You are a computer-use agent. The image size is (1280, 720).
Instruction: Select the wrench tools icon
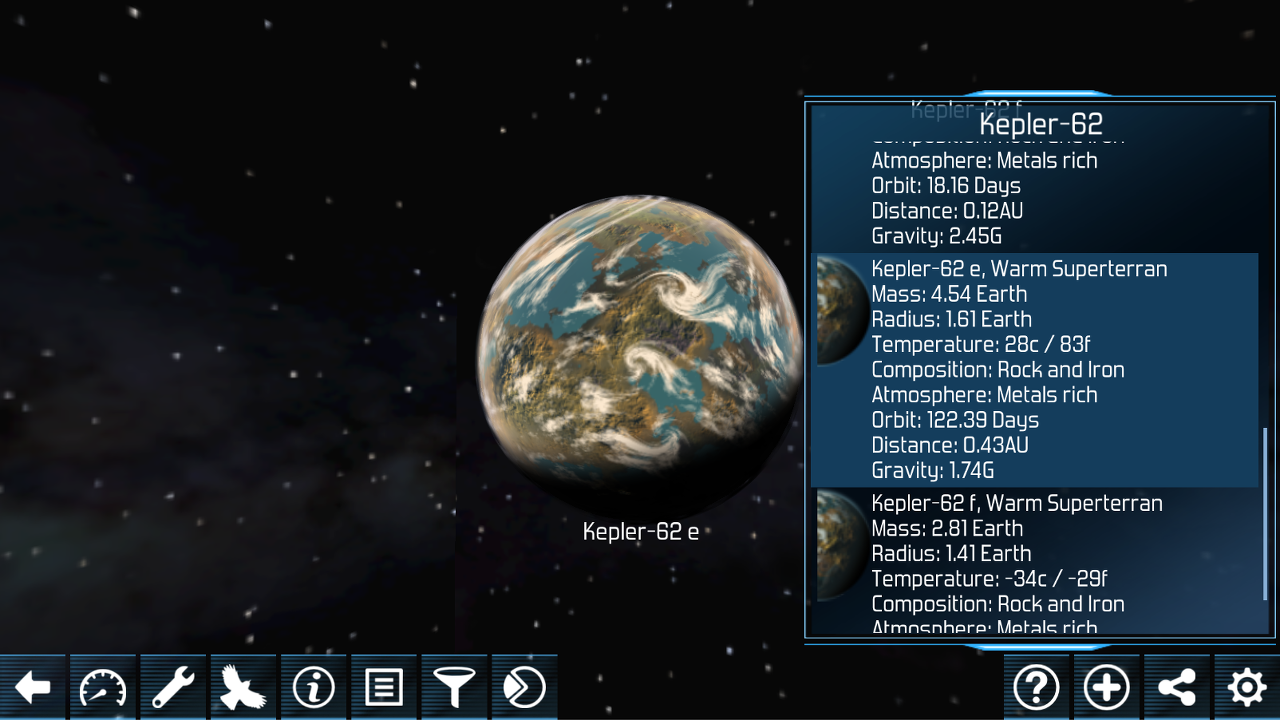[x=173, y=687]
